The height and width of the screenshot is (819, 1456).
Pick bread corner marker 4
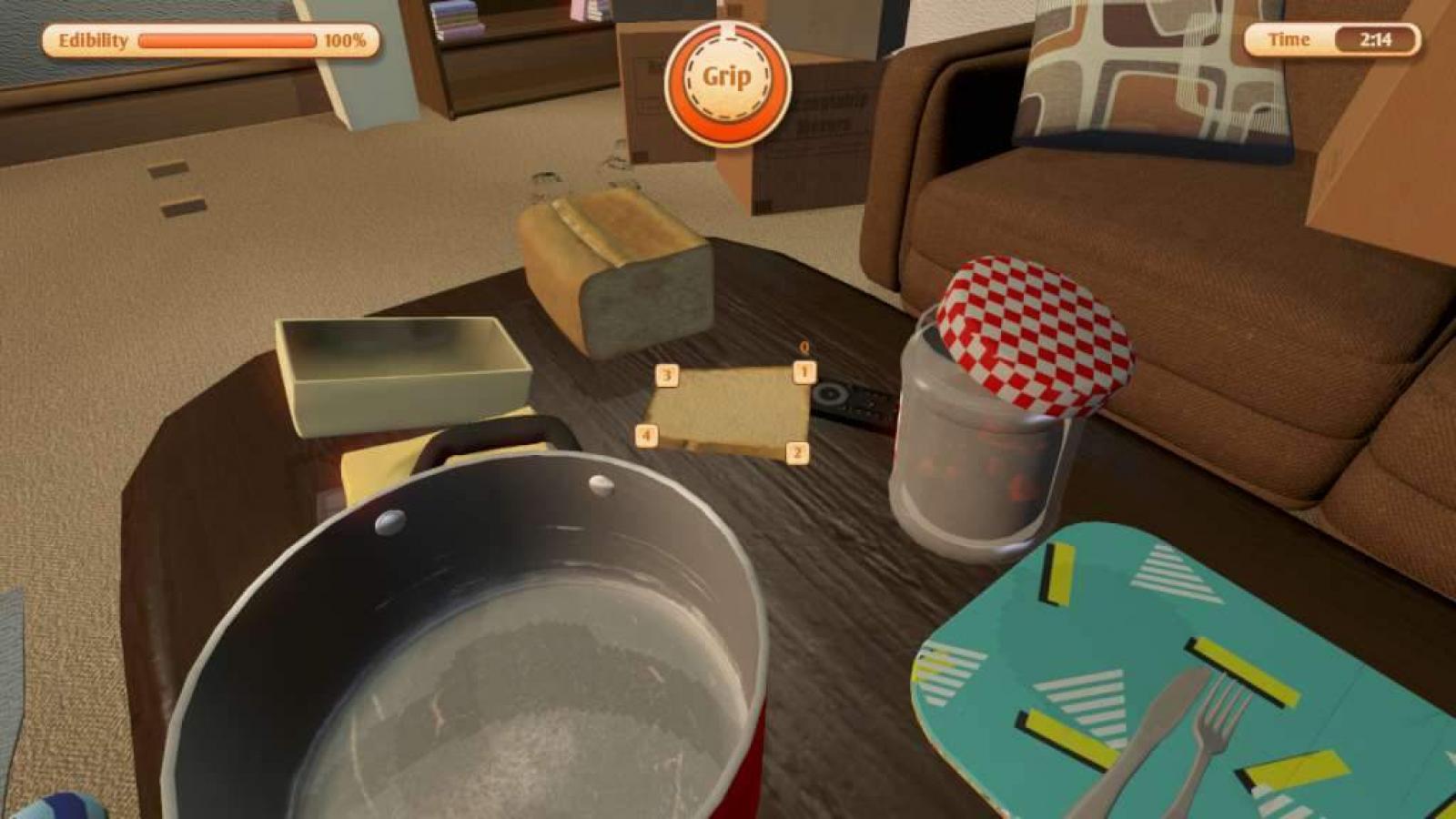(x=646, y=435)
